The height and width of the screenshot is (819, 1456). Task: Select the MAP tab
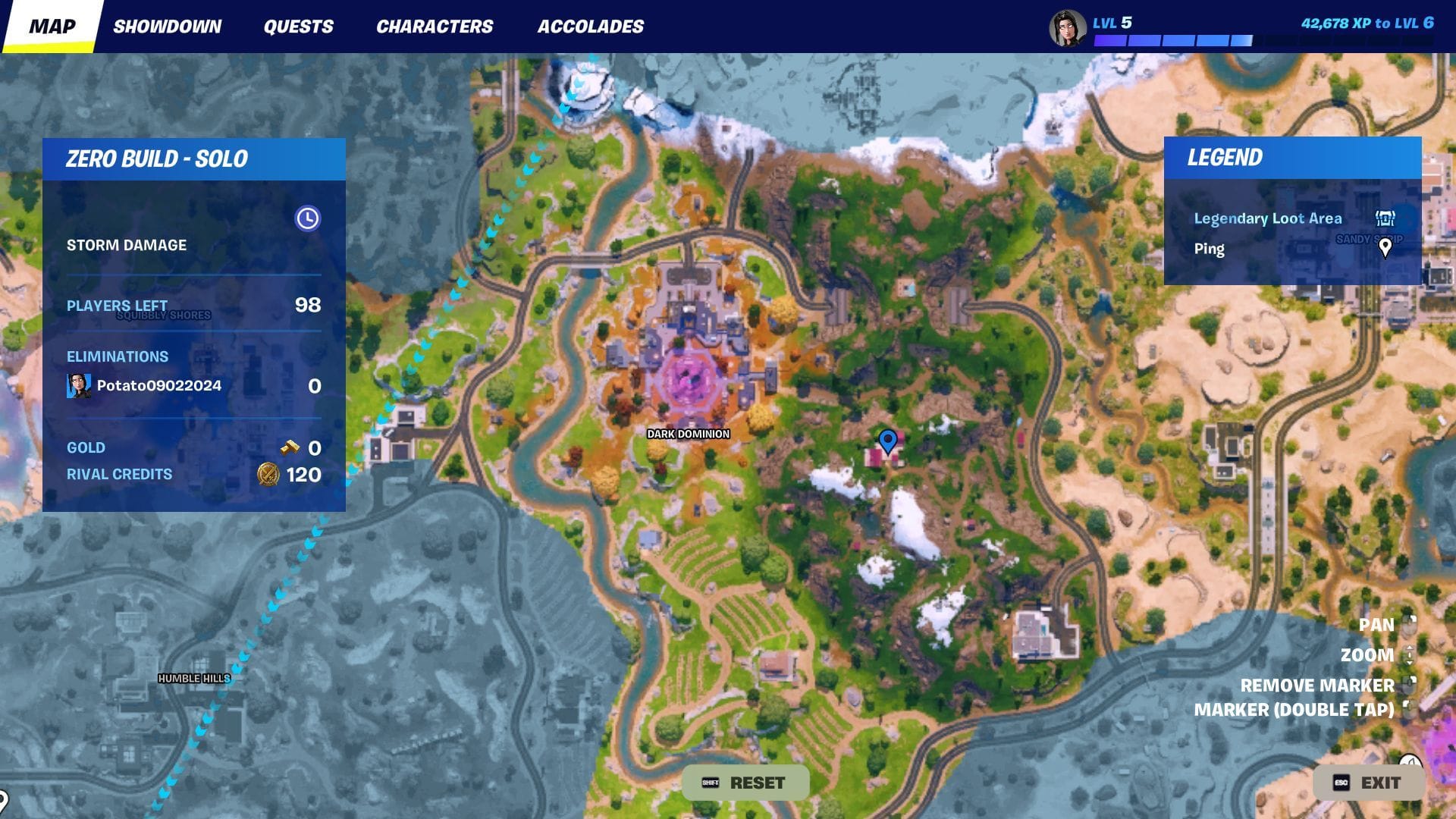[x=52, y=25]
